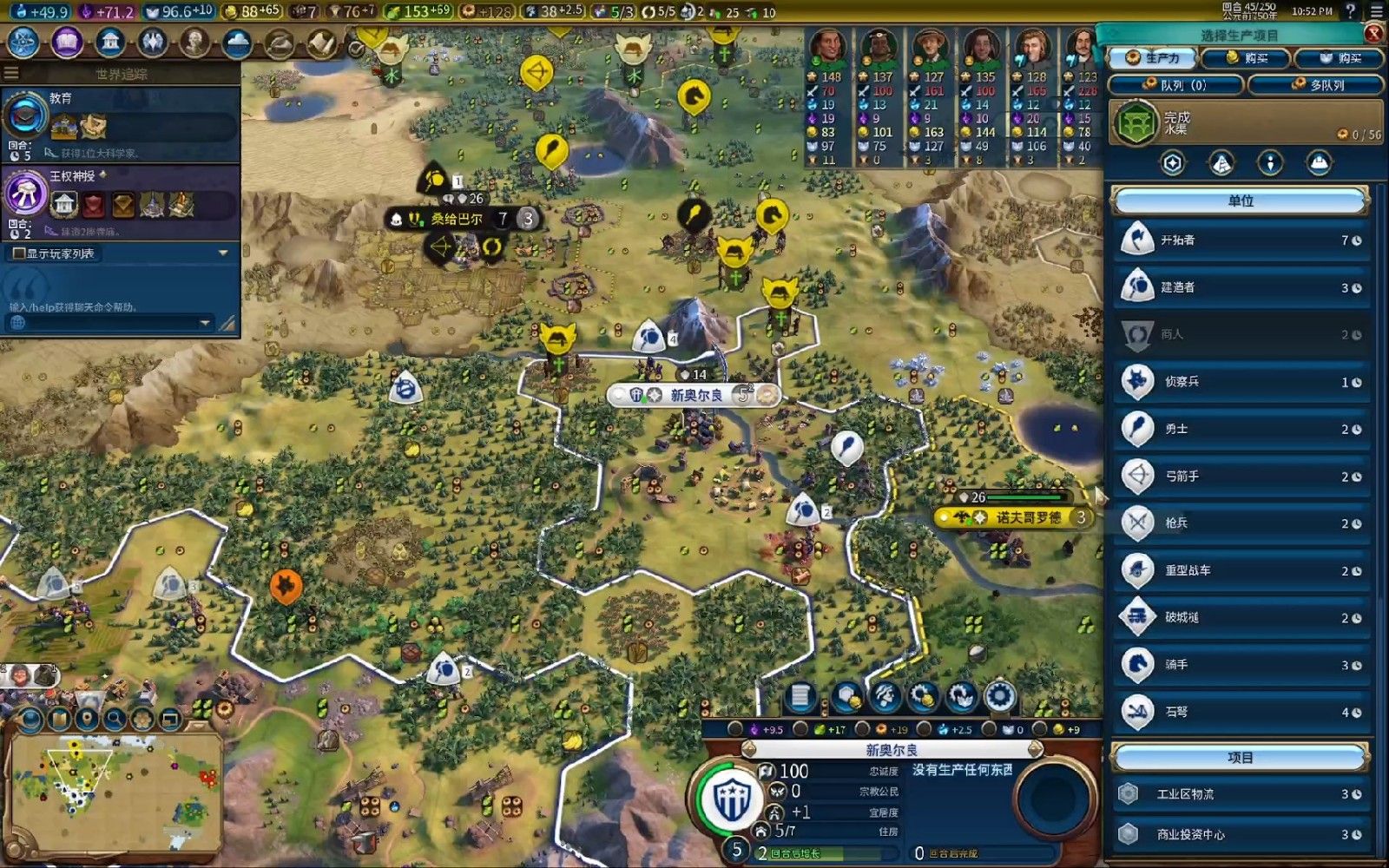Close the production selection panel

(x=1373, y=34)
